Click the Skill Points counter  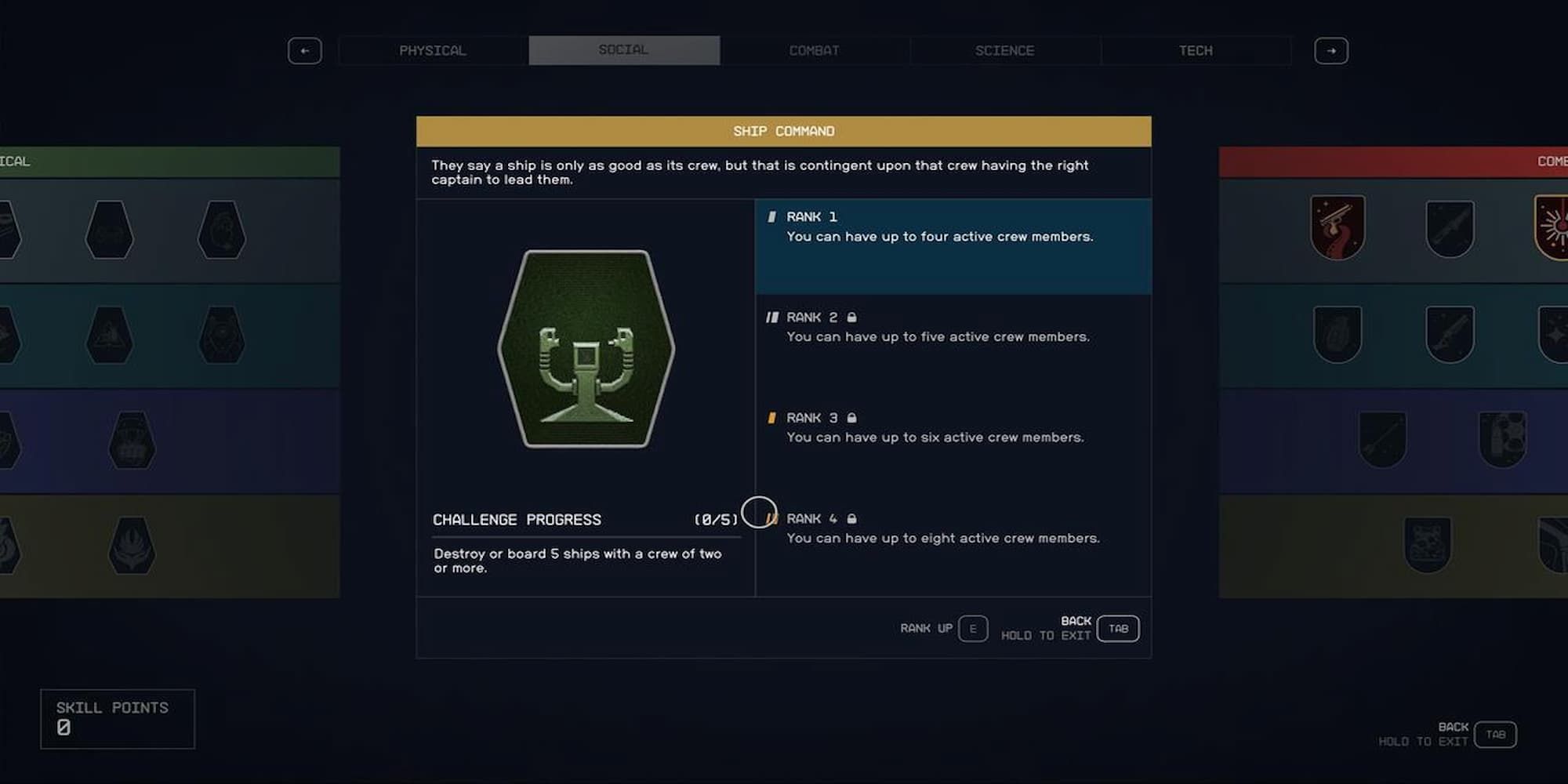point(116,717)
